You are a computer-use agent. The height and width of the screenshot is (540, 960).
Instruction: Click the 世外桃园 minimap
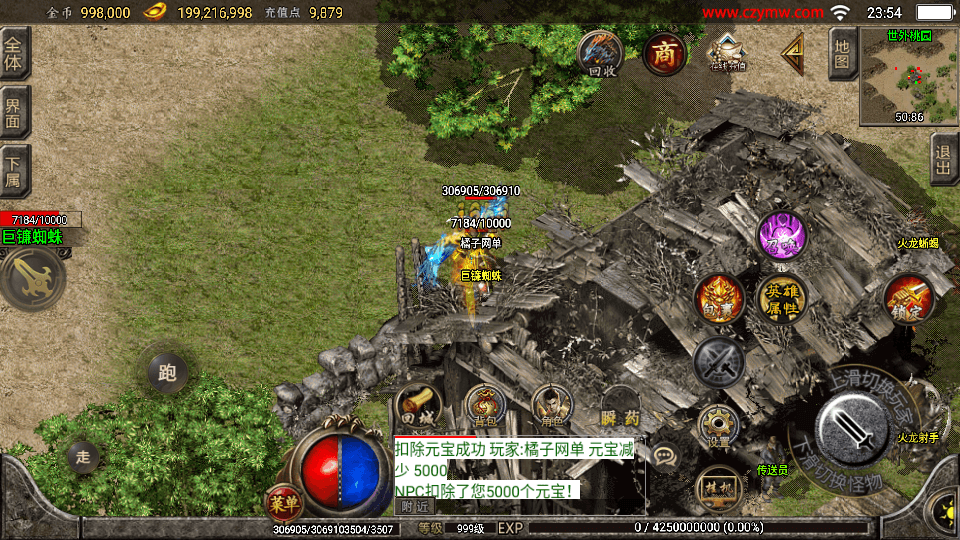click(x=909, y=76)
